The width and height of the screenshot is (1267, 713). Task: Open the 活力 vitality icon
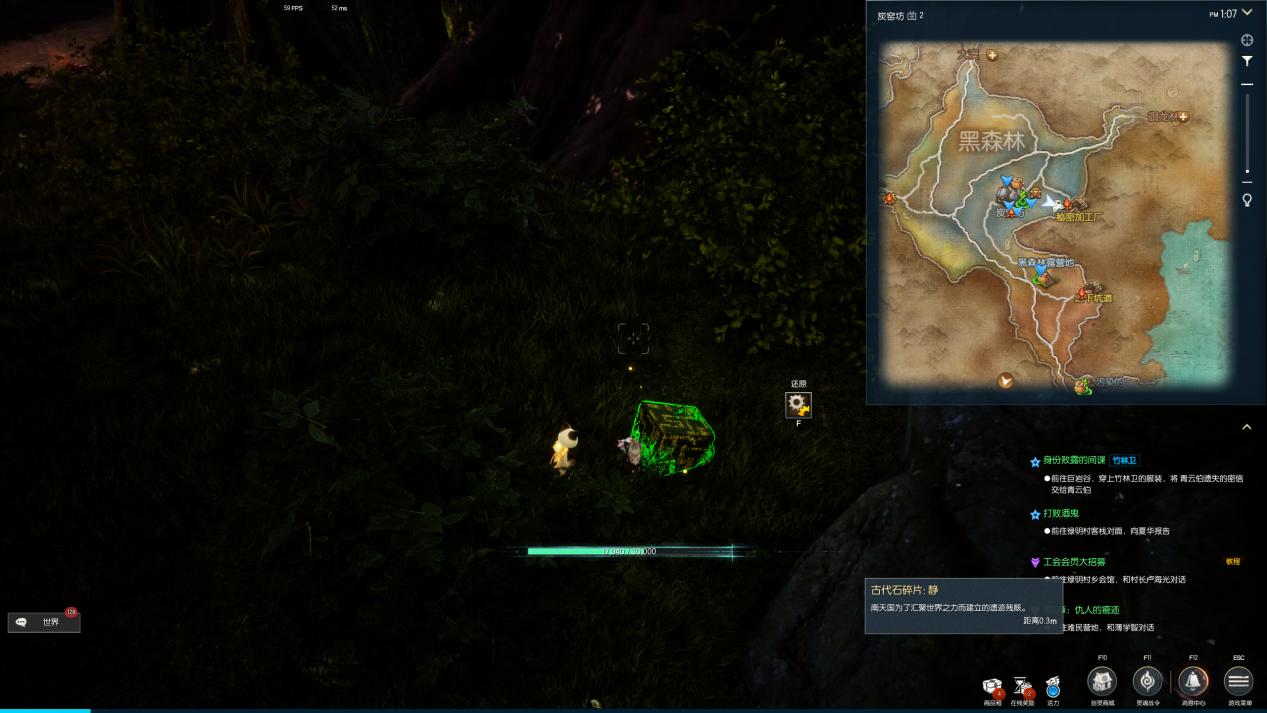click(x=1053, y=687)
